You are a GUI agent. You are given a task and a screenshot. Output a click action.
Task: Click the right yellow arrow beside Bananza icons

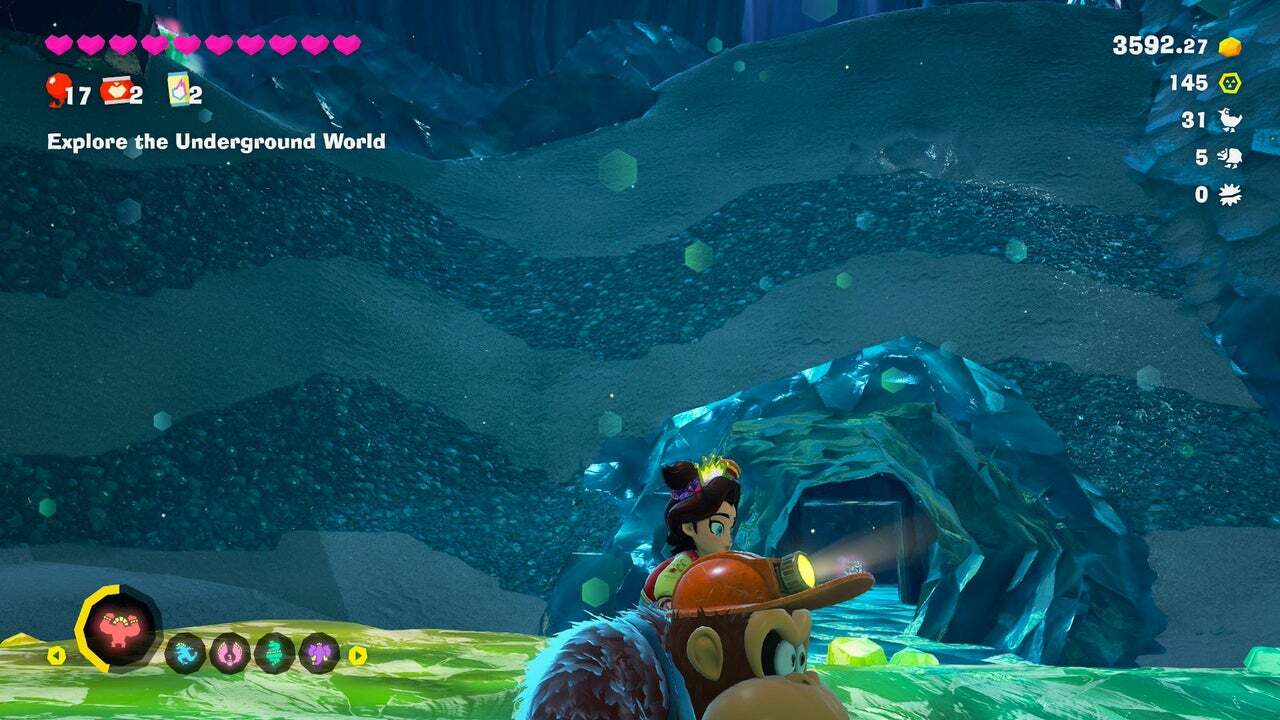coord(357,656)
